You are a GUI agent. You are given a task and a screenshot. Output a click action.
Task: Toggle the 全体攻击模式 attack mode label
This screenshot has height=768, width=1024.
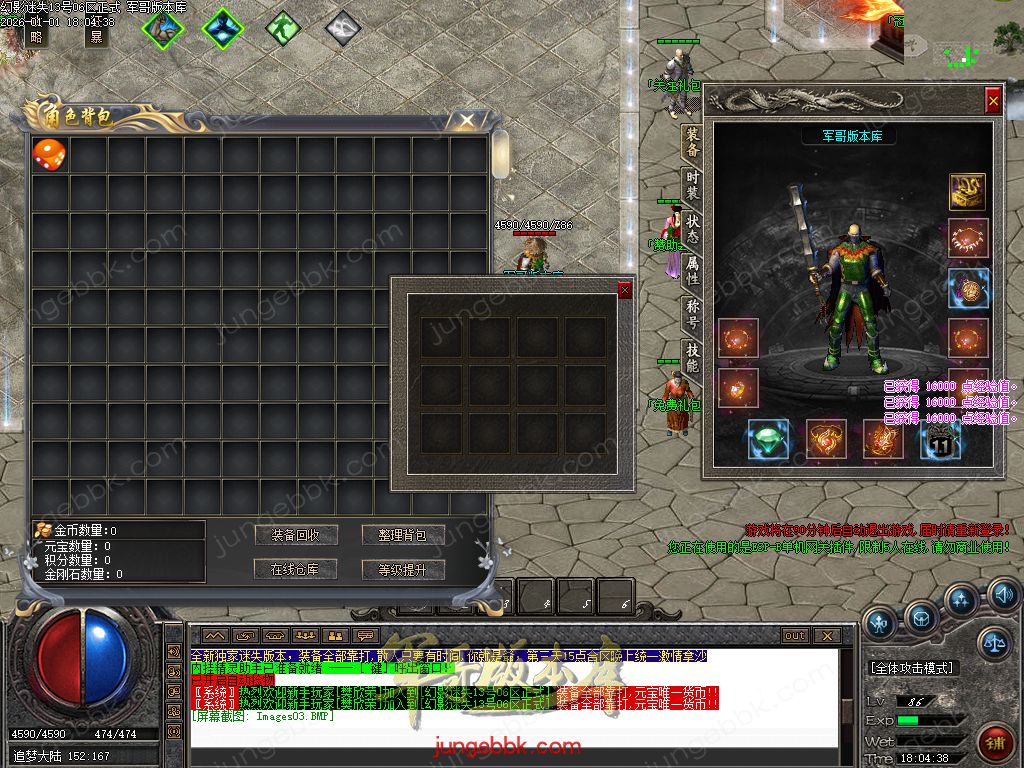click(x=911, y=667)
